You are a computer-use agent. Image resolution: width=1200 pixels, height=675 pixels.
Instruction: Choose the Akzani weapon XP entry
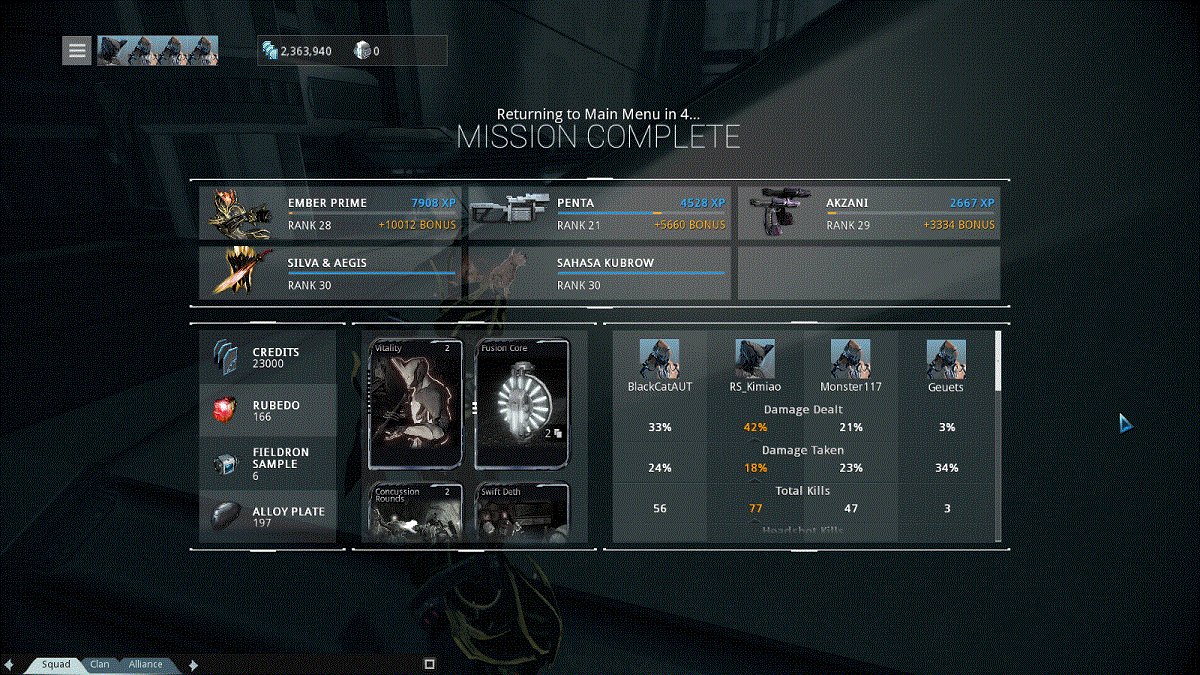coord(869,213)
